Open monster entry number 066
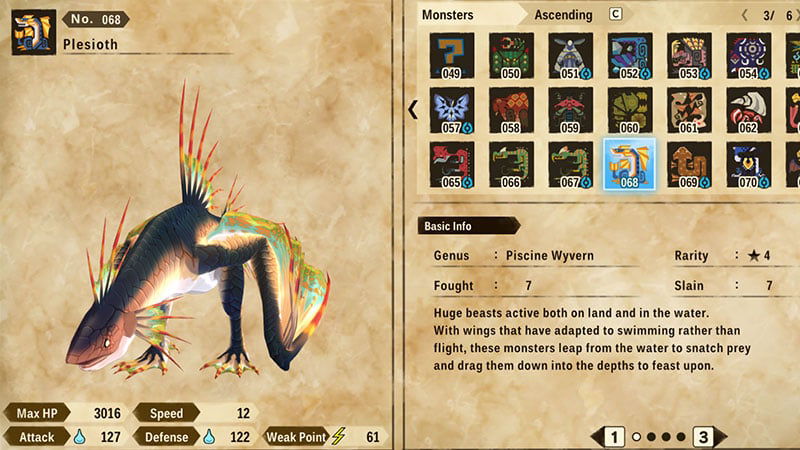Image resolution: width=800 pixels, height=450 pixels. click(x=511, y=164)
